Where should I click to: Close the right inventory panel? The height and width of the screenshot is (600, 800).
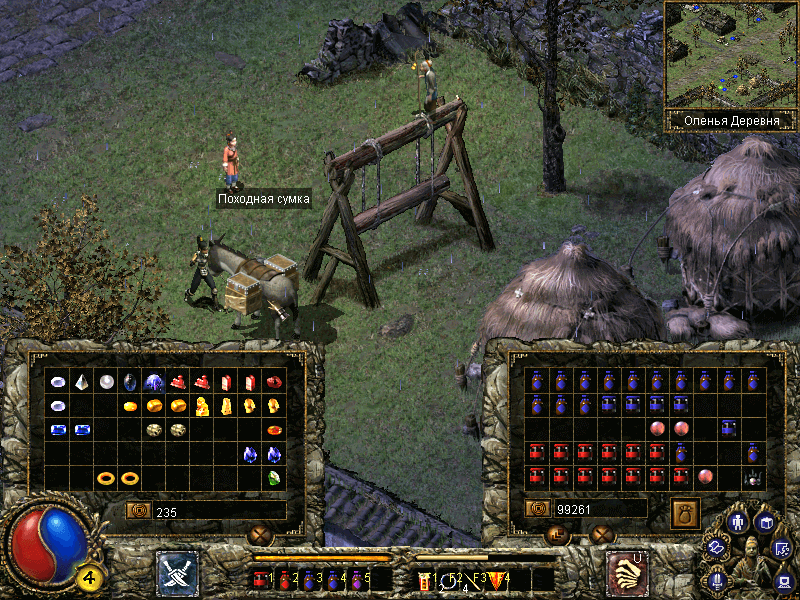click(601, 535)
